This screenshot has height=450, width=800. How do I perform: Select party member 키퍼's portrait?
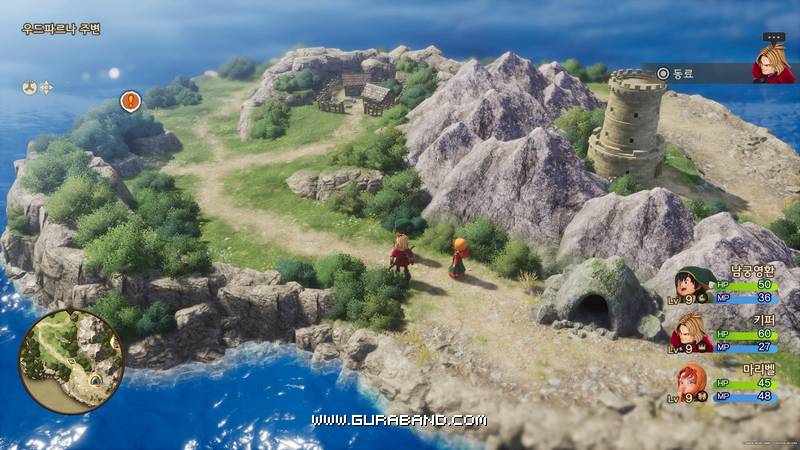[690, 332]
